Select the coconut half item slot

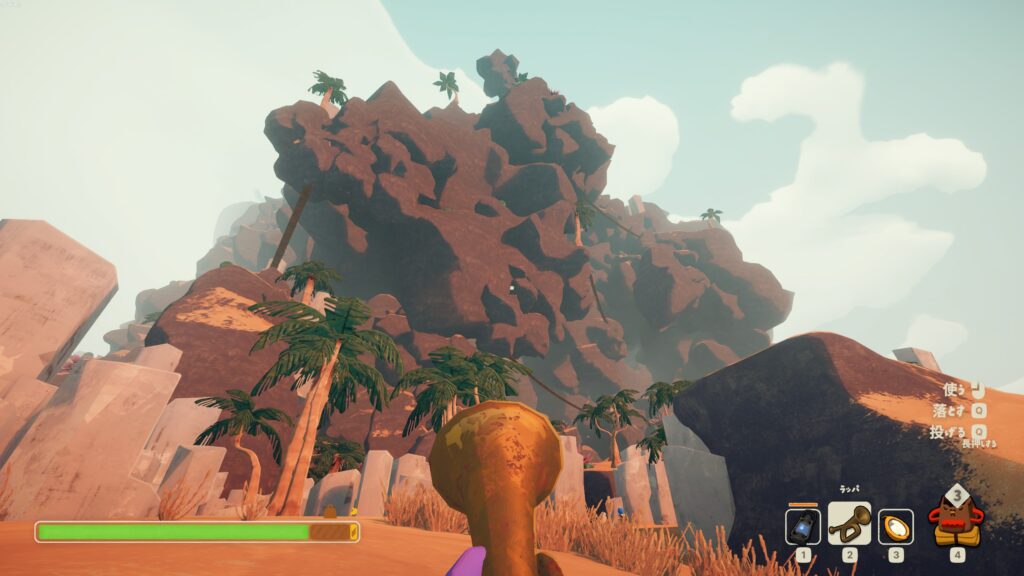click(895, 526)
